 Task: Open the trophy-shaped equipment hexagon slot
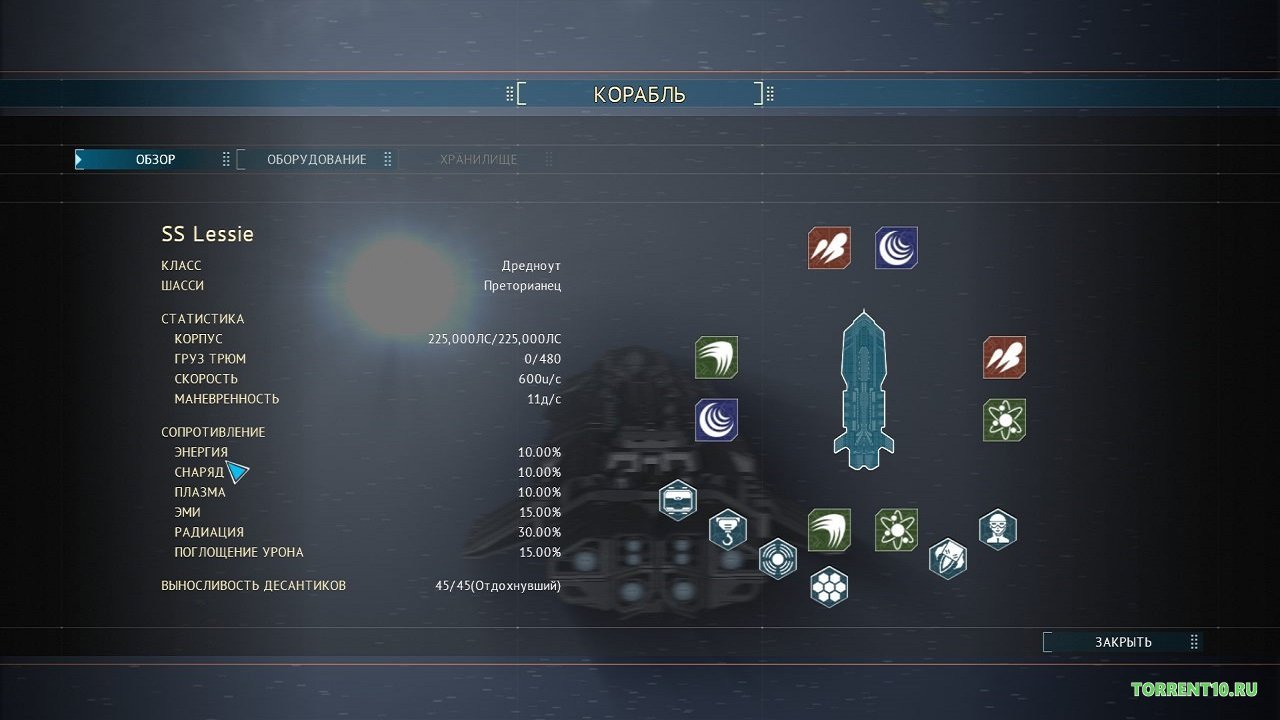pos(728,531)
